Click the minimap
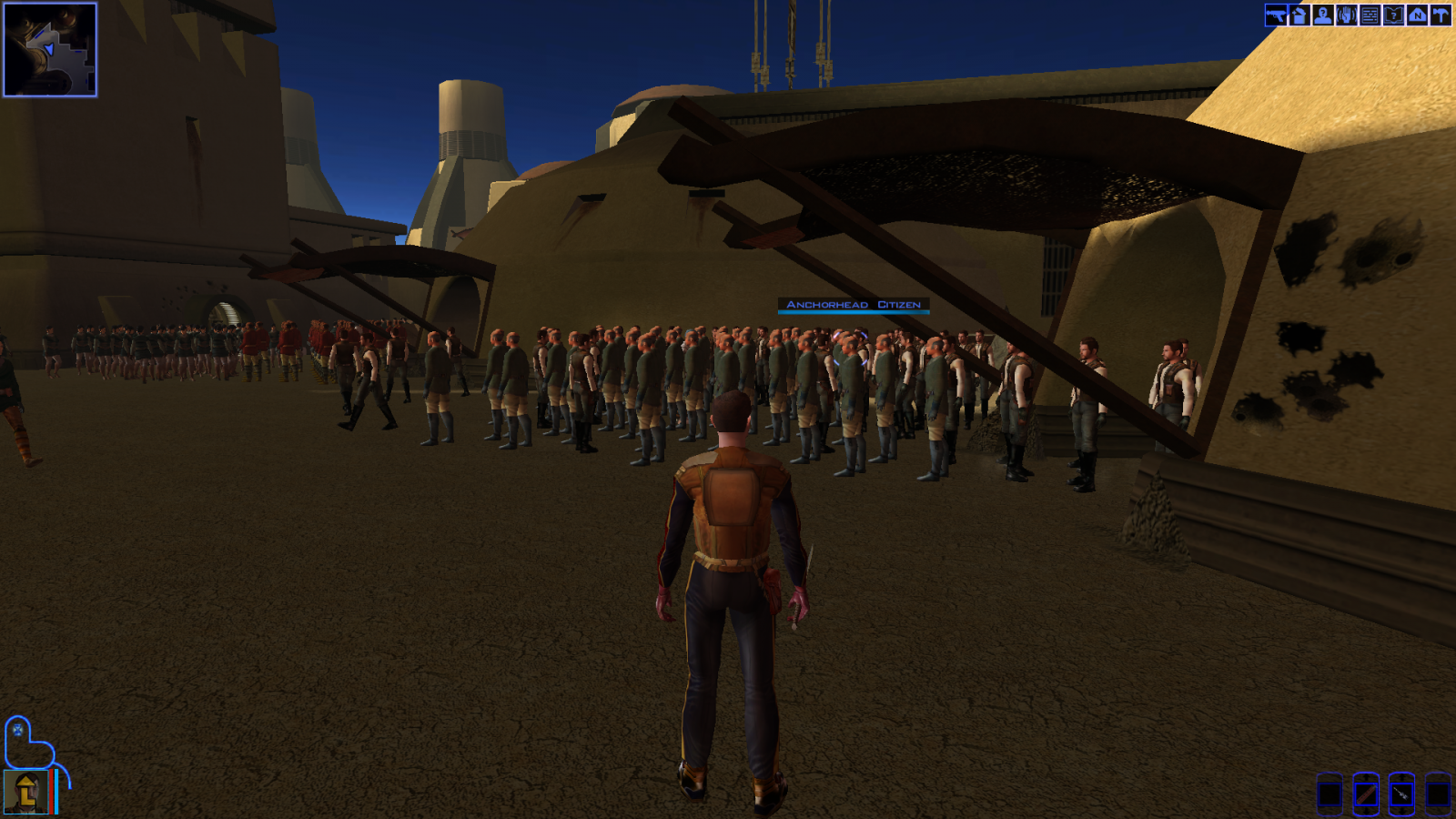 pos(50,49)
